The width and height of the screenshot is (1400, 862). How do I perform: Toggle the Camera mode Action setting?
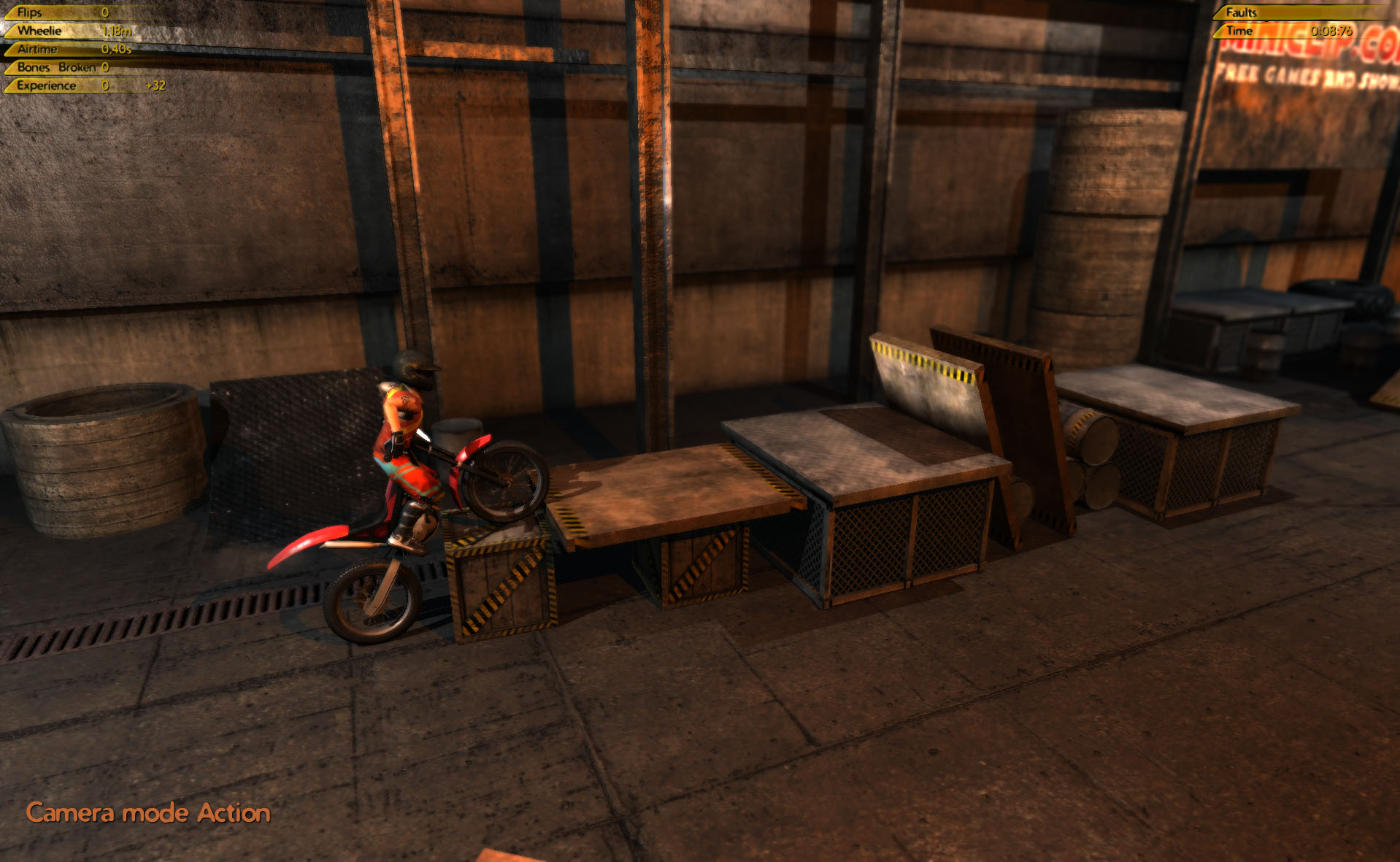point(147,812)
